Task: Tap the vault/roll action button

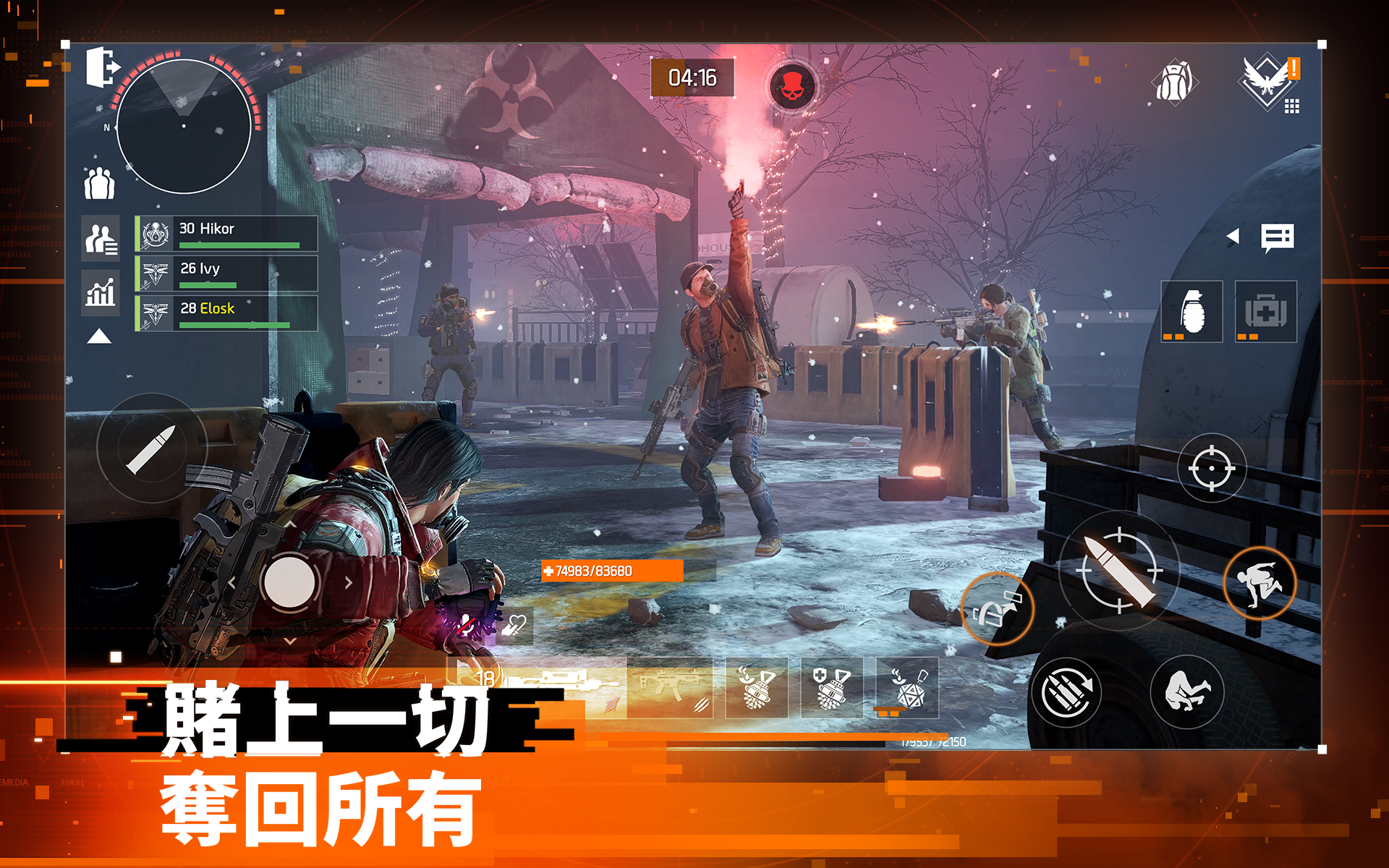Action: click(1259, 583)
